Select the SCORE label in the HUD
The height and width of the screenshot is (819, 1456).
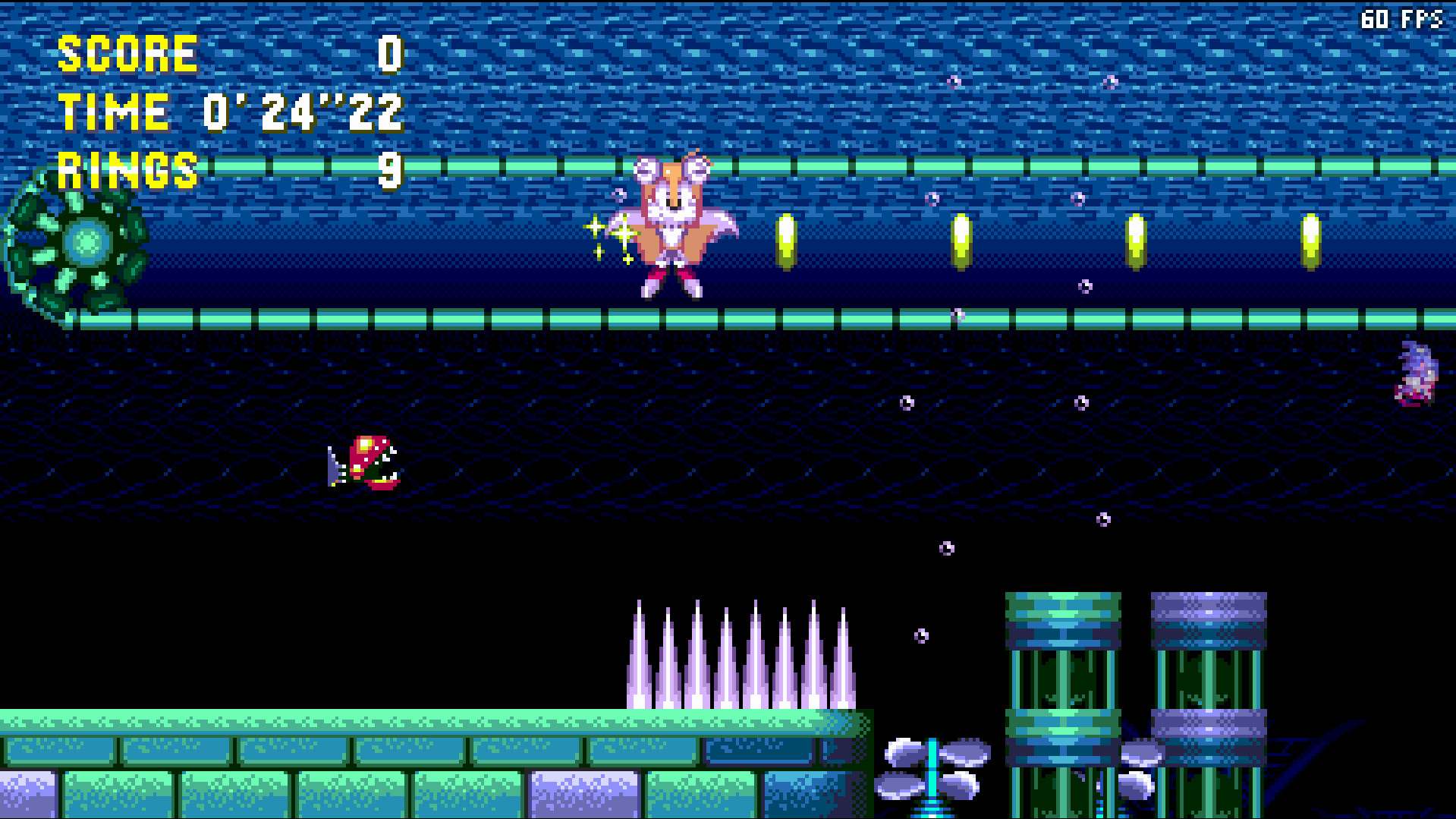click(127, 53)
